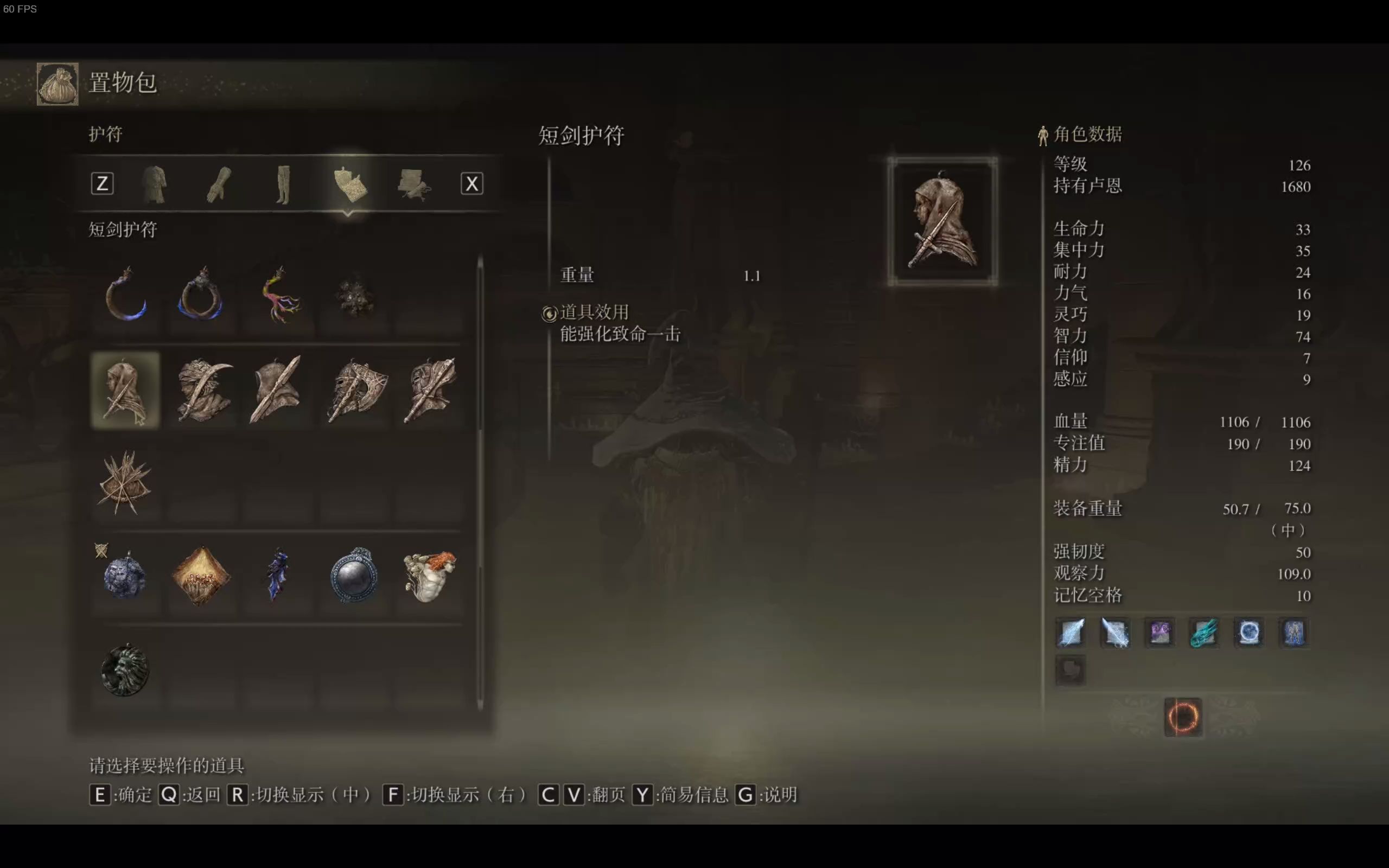Select the Curved Sword Talisman
1389x868 pixels.
click(x=202, y=391)
